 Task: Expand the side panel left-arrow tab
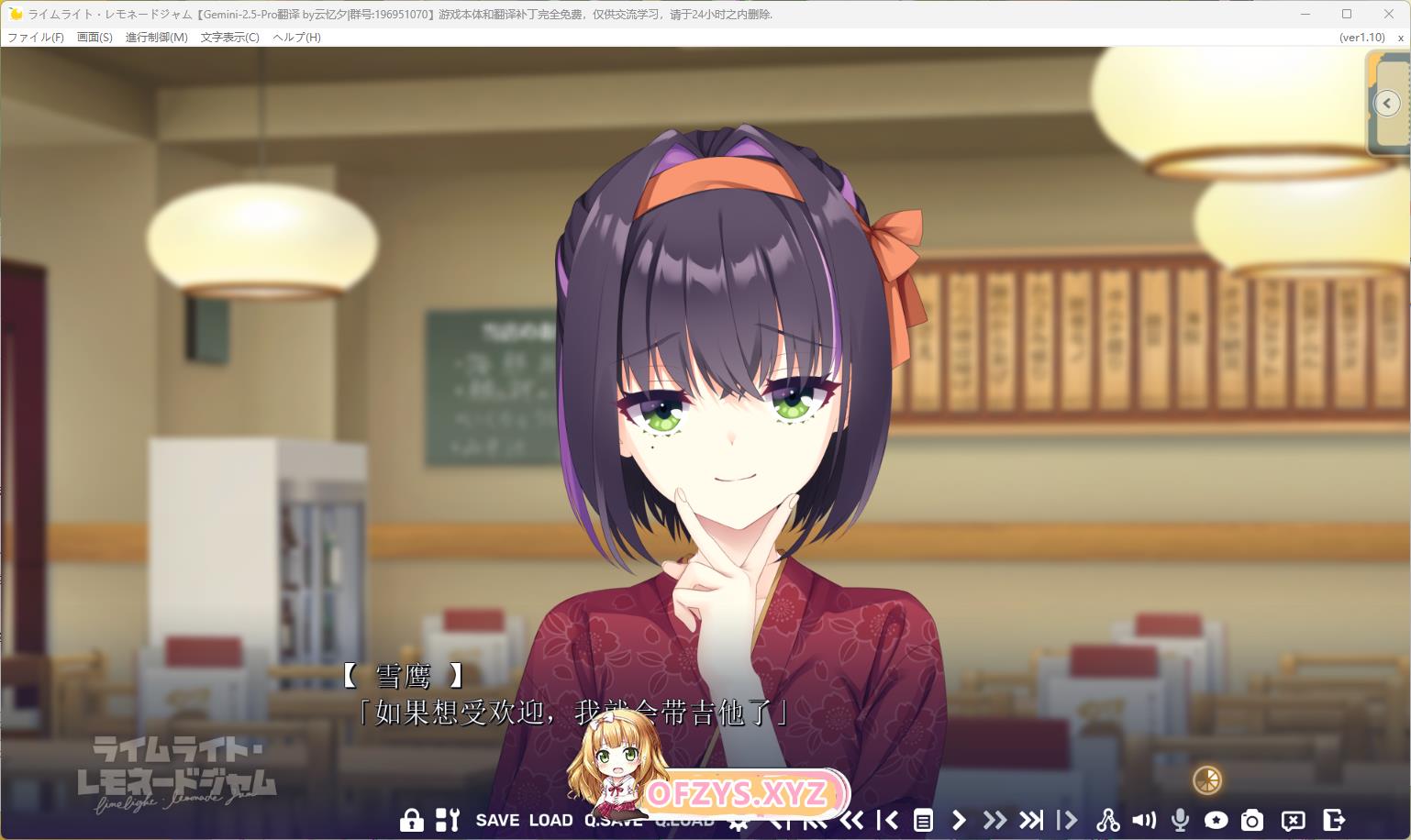(x=1387, y=104)
